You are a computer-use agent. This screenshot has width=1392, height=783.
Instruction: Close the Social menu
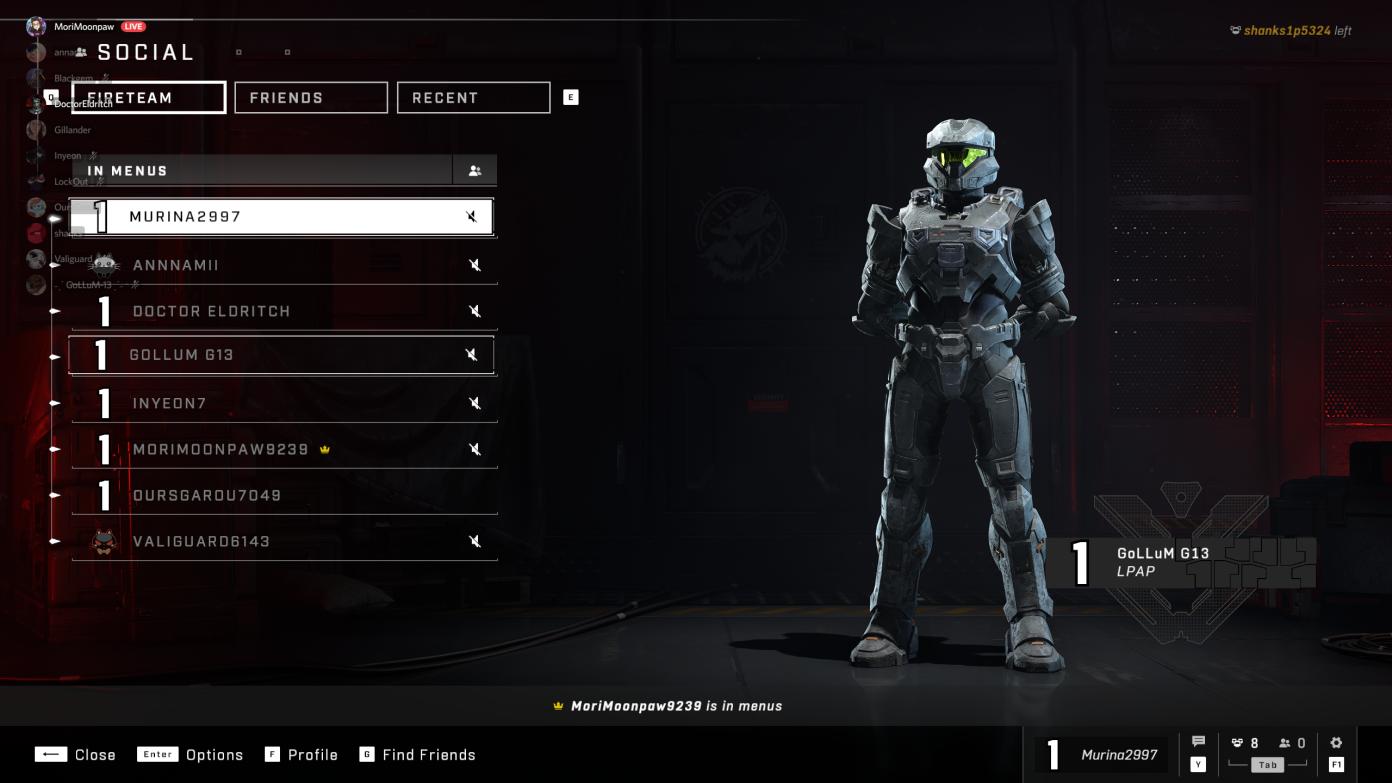[x=76, y=755]
